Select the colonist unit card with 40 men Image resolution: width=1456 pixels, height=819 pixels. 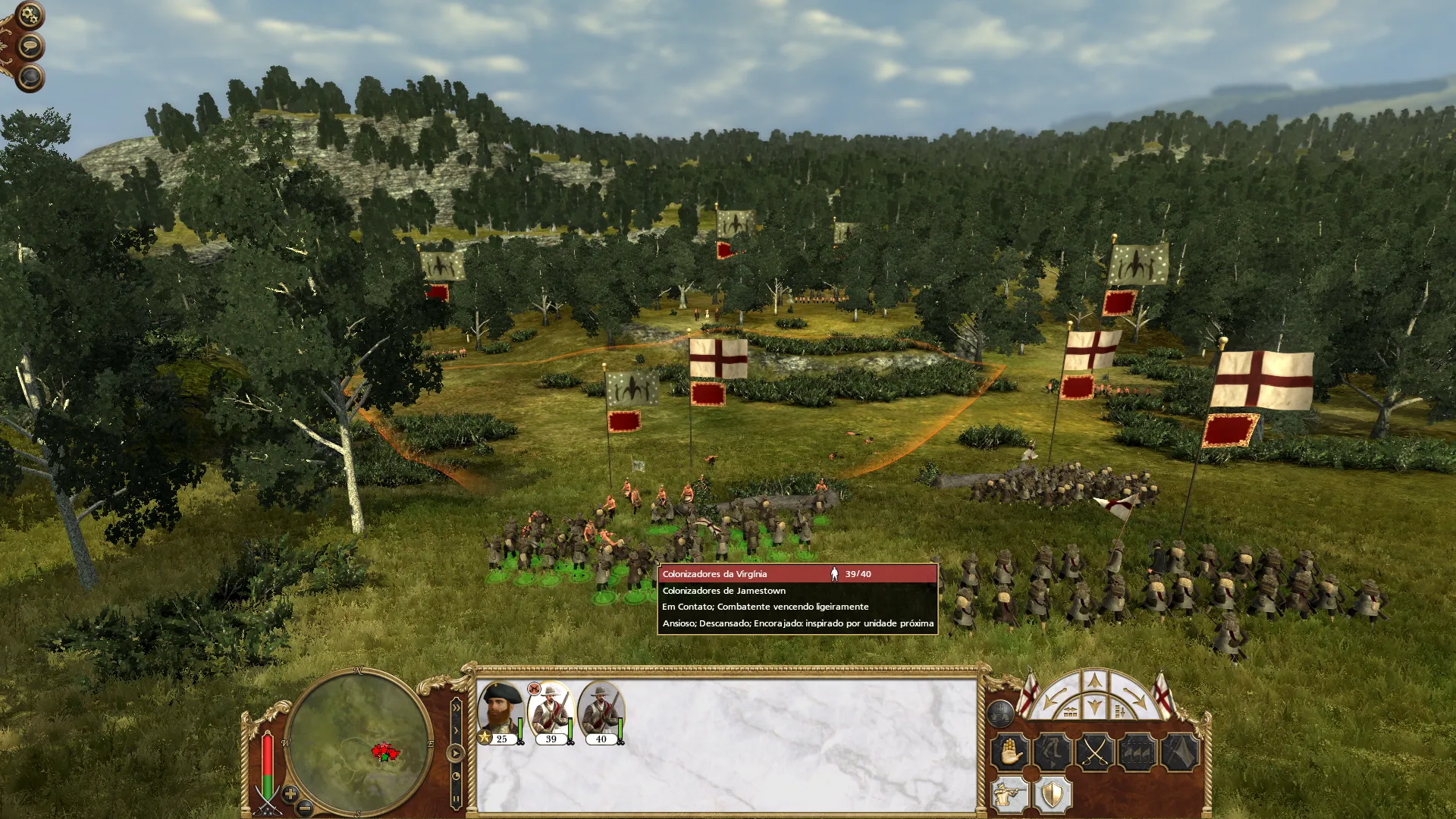(x=601, y=713)
